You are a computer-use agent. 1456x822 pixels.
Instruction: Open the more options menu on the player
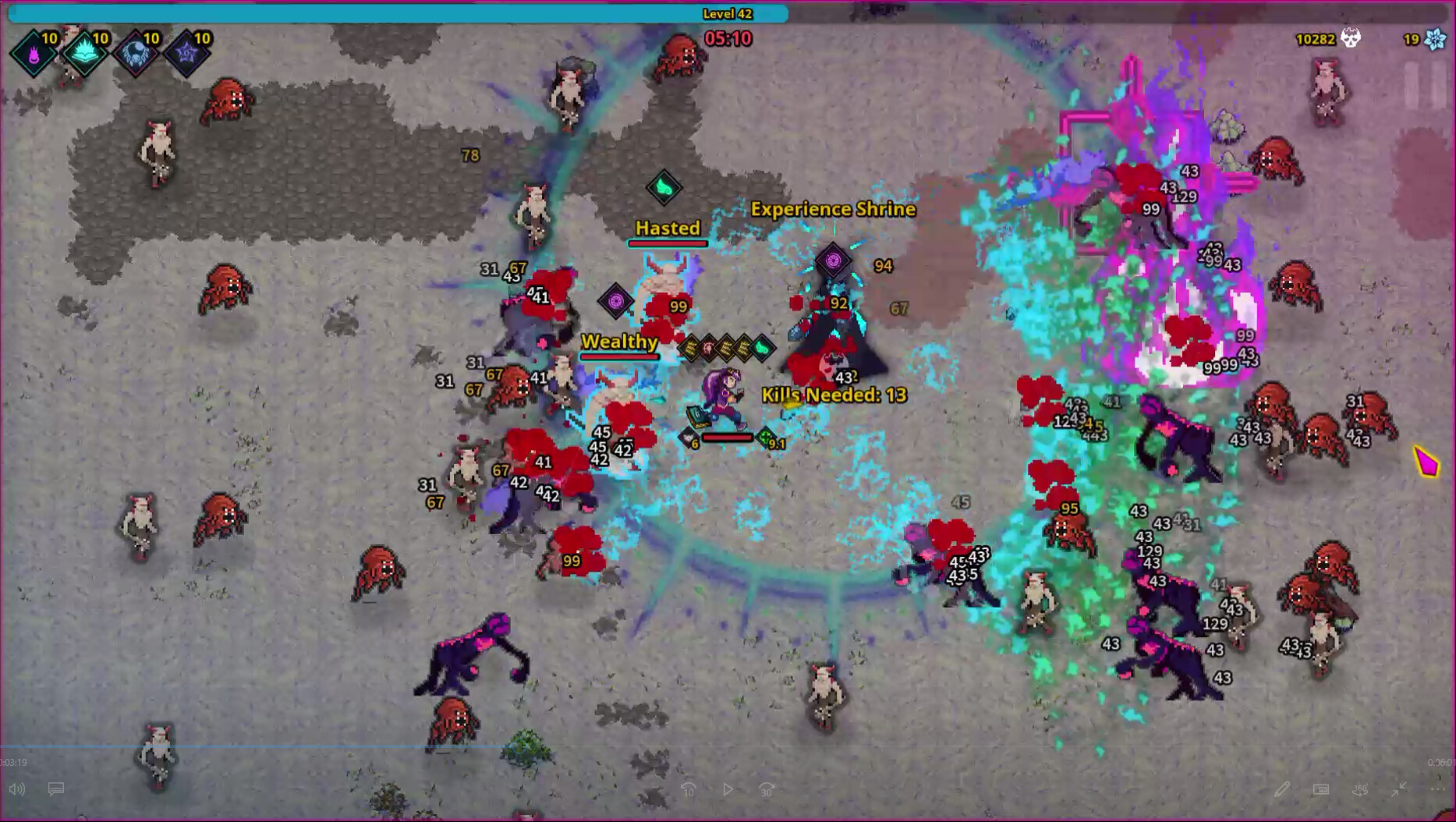tap(1437, 789)
